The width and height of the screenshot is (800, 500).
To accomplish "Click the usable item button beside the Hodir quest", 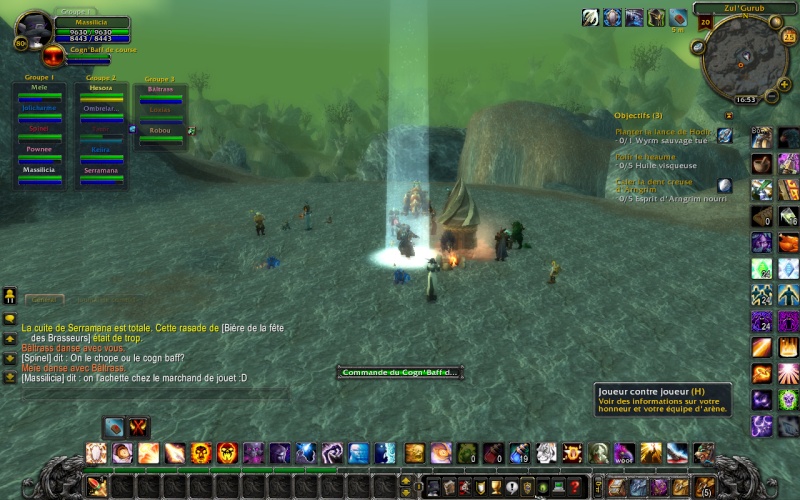I will click(x=725, y=135).
